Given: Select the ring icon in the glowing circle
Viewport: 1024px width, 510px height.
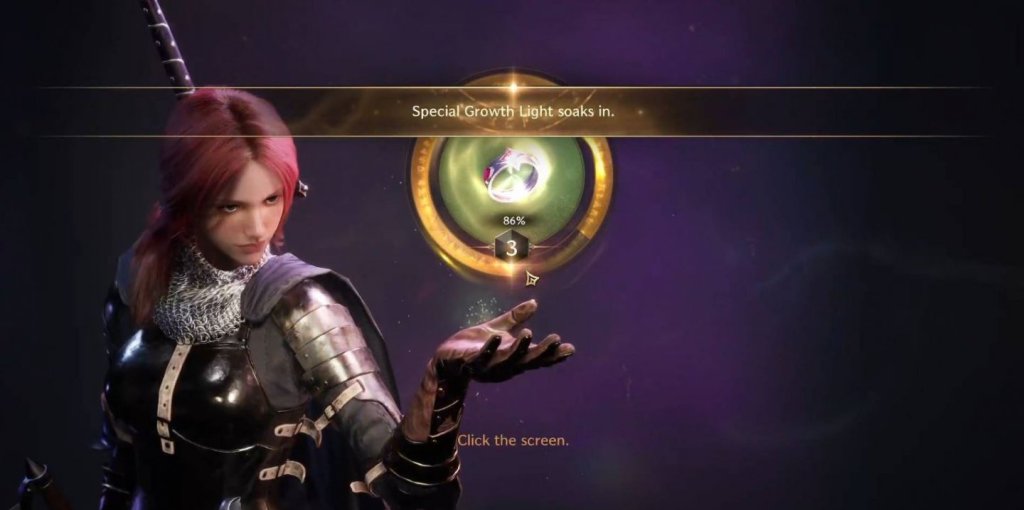Looking at the screenshot, I should point(510,176).
